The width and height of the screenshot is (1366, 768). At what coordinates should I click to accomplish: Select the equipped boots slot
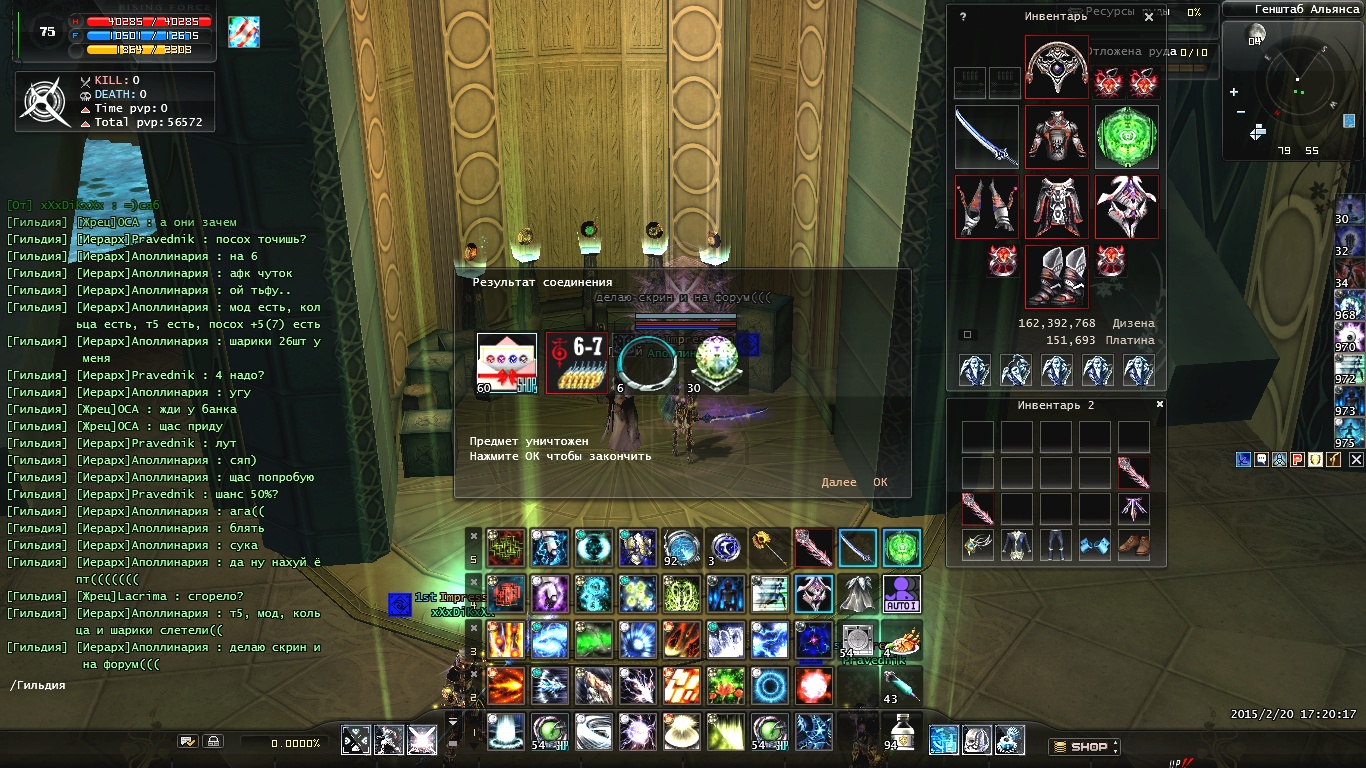1056,275
